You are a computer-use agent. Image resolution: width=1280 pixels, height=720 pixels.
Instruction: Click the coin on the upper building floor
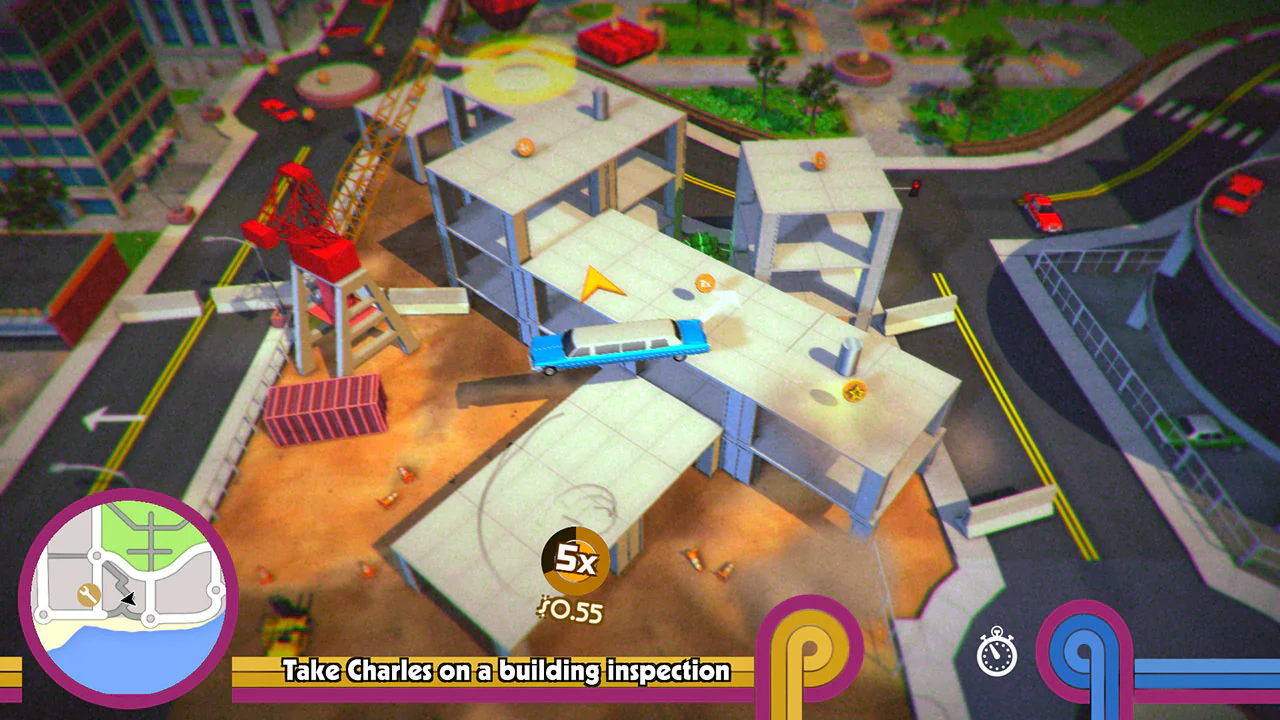pyautogui.click(x=523, y=146)
